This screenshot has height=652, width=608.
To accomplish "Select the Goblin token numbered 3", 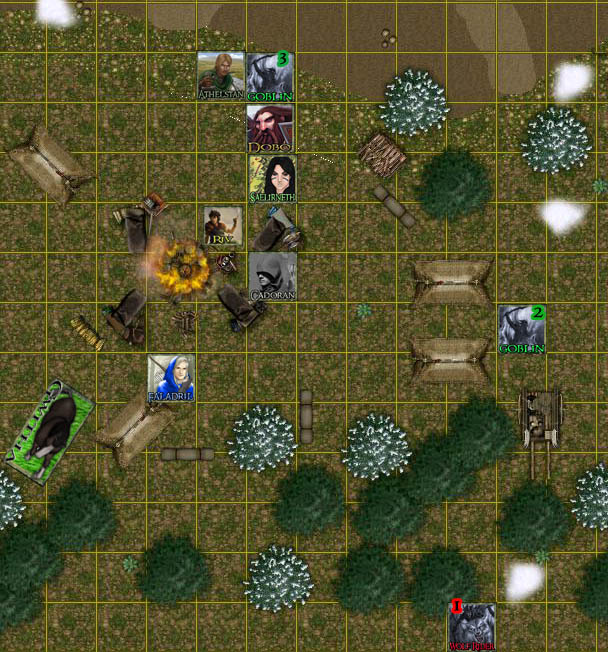I will 271,77.
